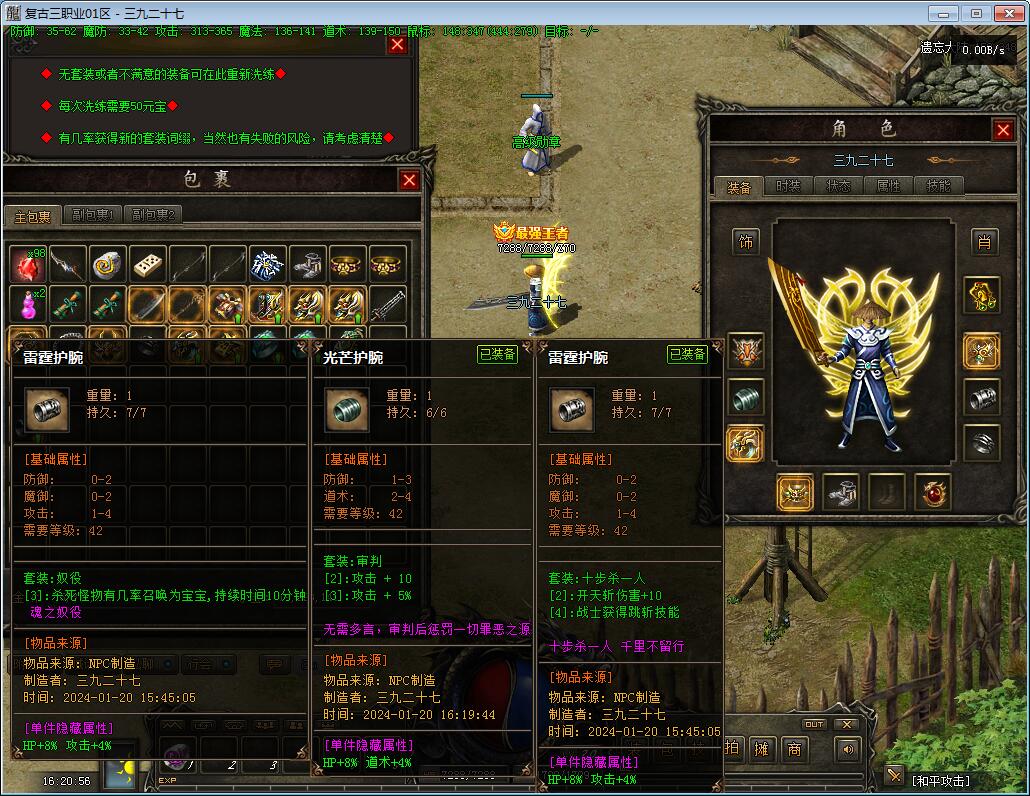Viewport: 1030px width, 796px height.
Task: Choose the blue snowflake item in the bag
Action: click(x=268, y=264)
